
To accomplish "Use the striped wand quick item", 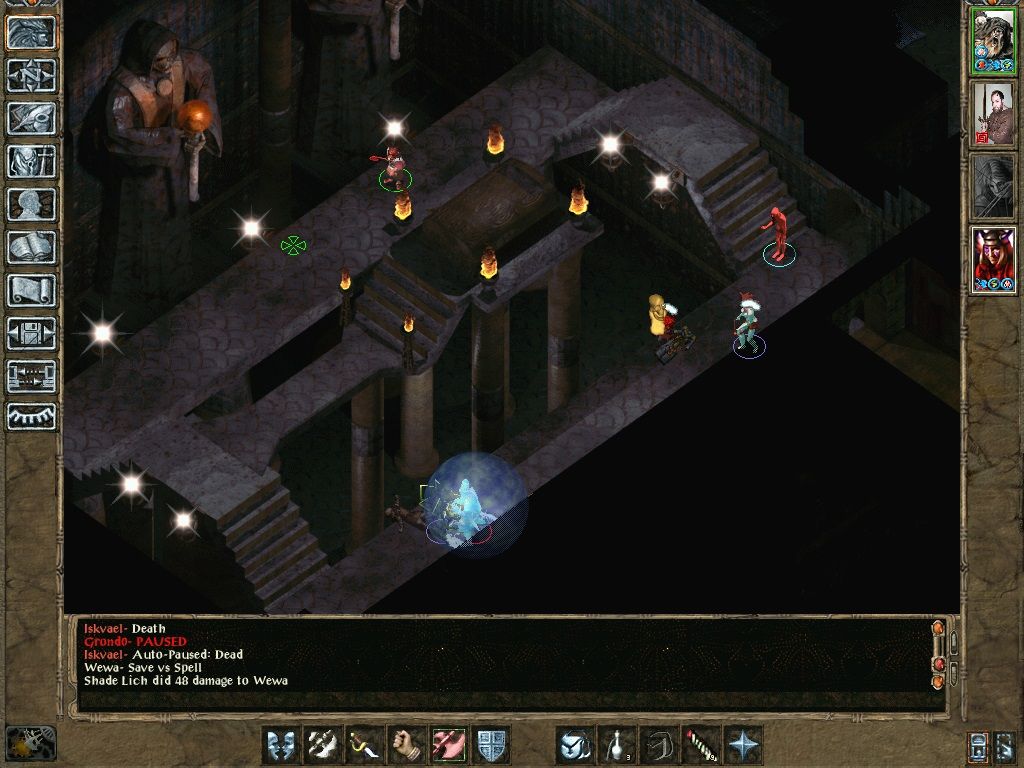I will pyautogui.click(x=701, y=745).
